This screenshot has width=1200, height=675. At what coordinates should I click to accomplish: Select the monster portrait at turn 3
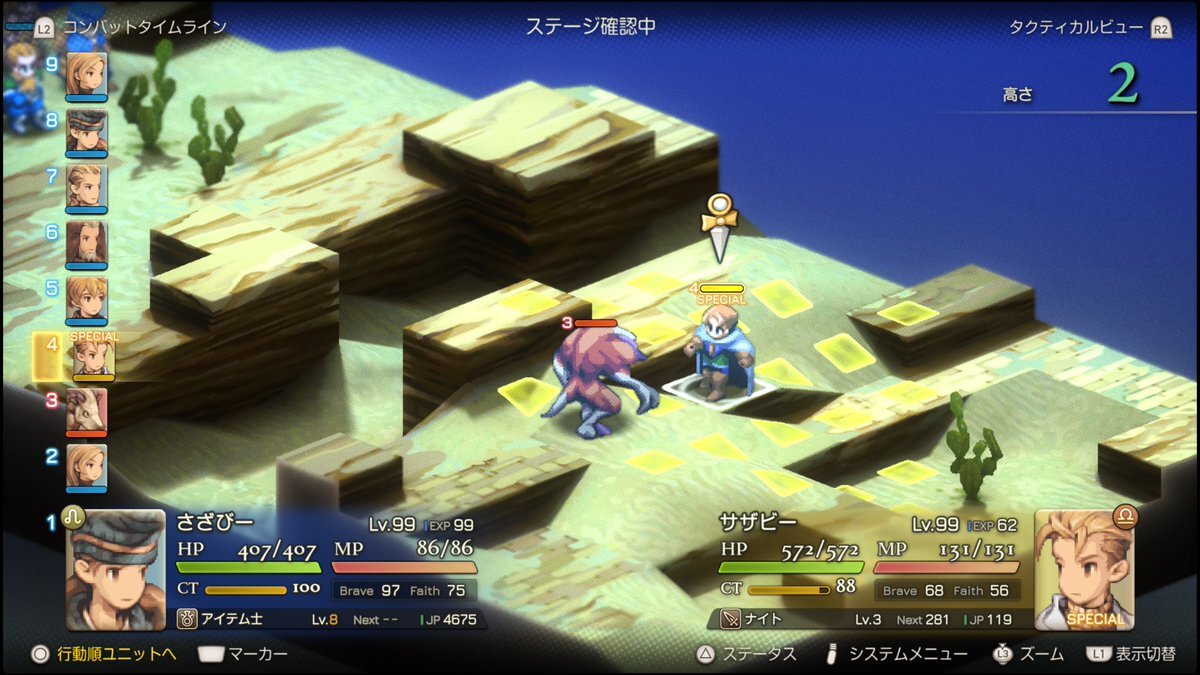tap(86, 411)
